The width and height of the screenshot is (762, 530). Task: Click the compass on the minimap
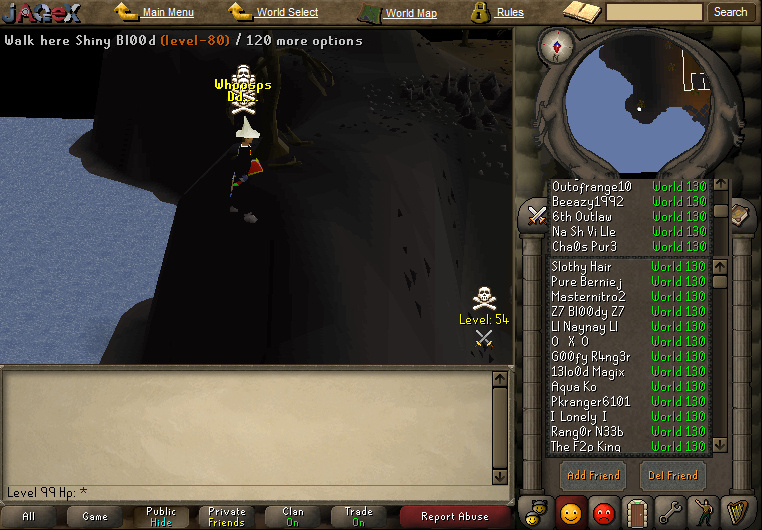tap(556, 45)
